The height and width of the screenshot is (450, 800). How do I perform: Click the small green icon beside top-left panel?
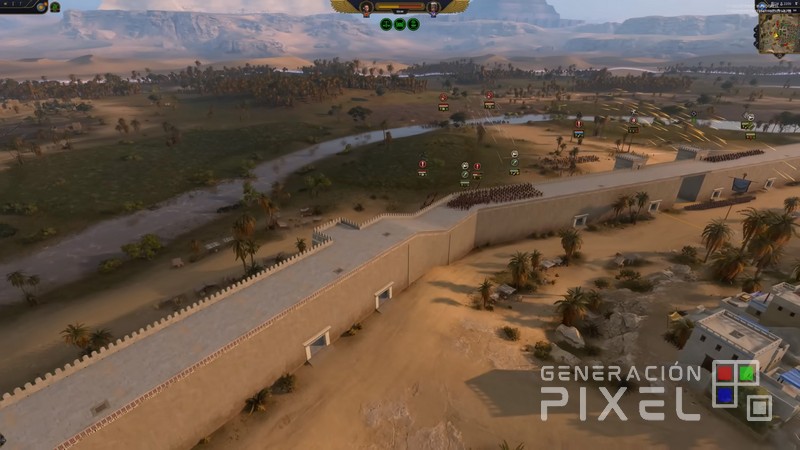click(x=55, y=6)
